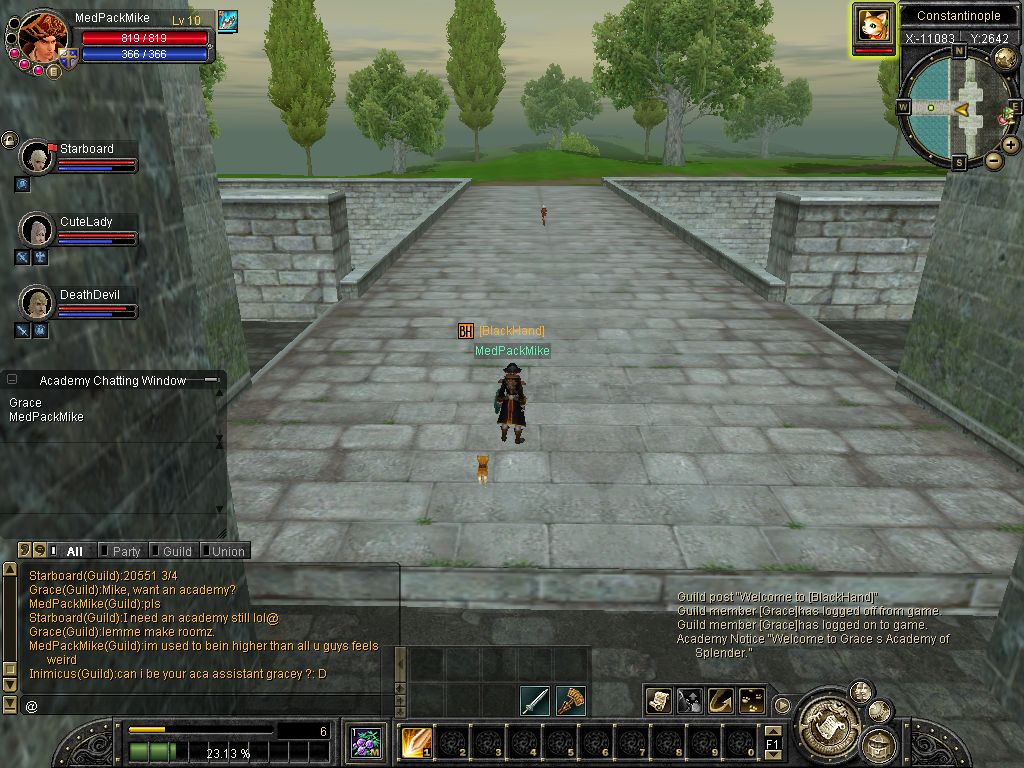Viewport: 1024px width, 768px height.
Task: Click the active buff icon beside the level
Action: (227, 21)
